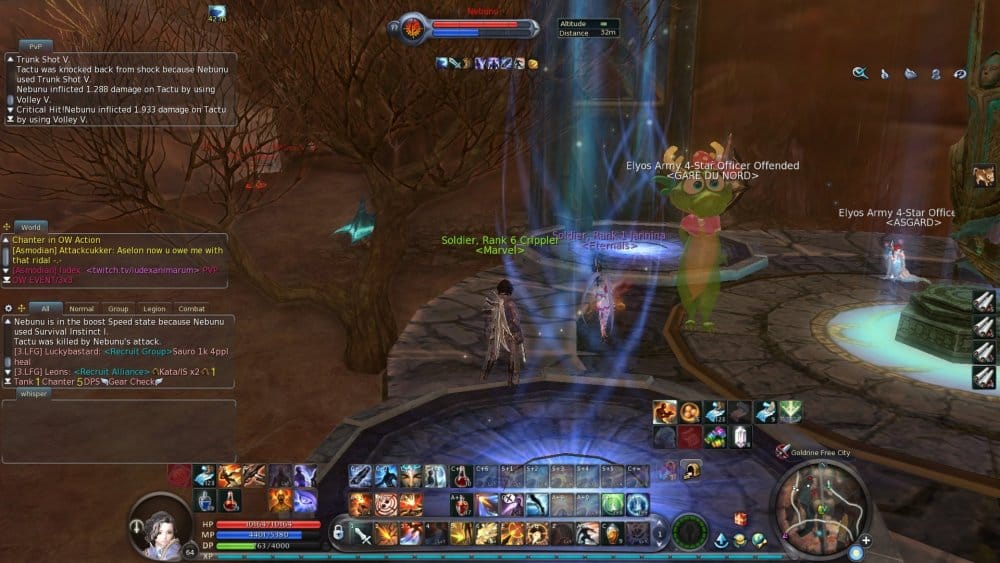The image size is (1000, 563).
Task: Click the World chat window tab
Action: coord(31,228)
